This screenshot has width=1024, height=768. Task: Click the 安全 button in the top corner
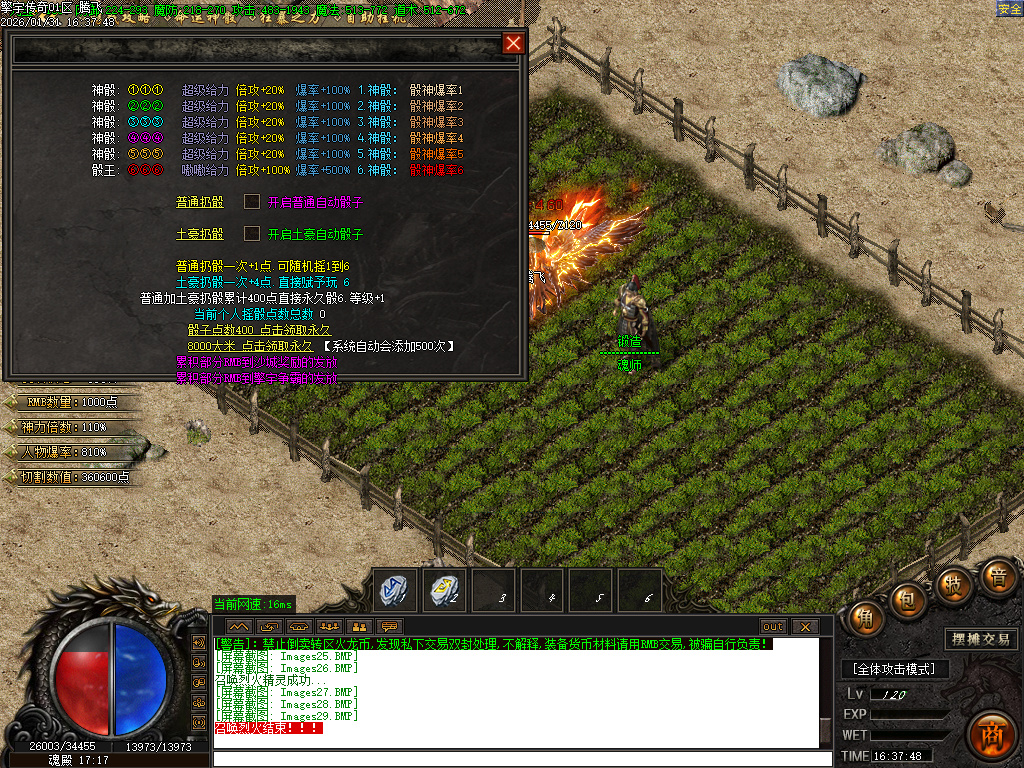click(1009, 8)
